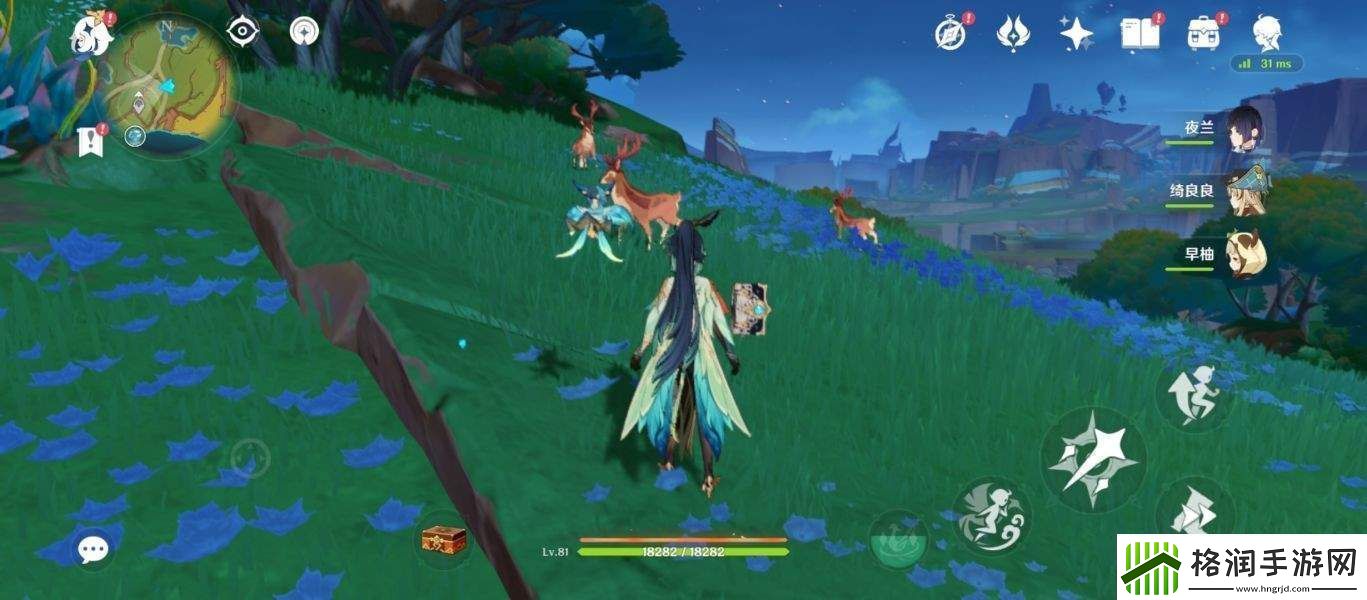1367x600 pixels.
Task: Open the compass events icon
Action: coord(950,33)
